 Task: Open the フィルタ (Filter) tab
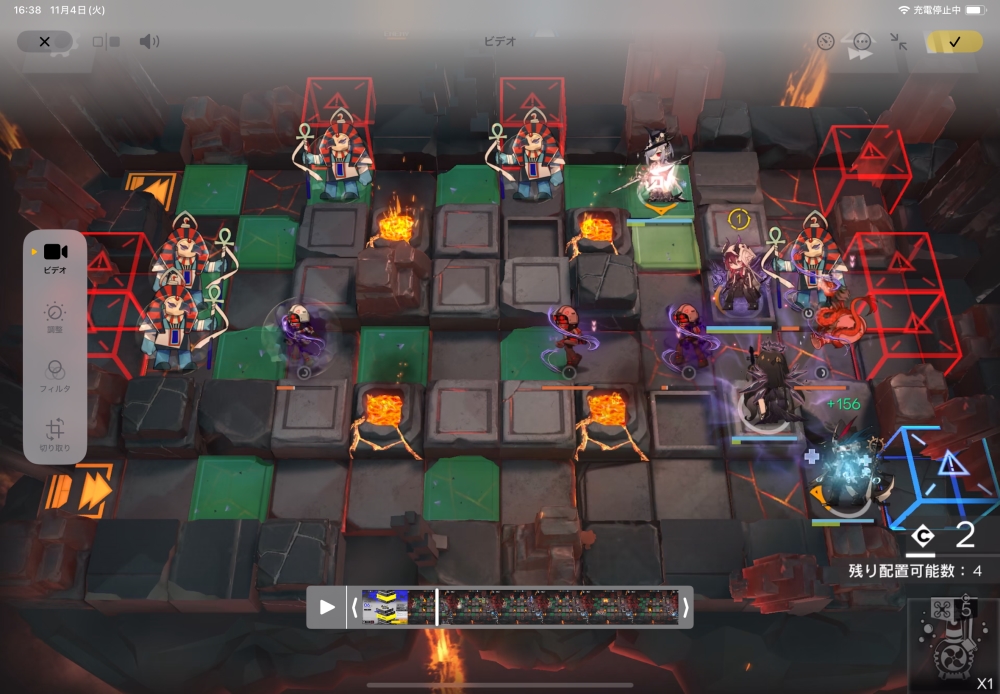pyautogui.click(x=55, y=375)
